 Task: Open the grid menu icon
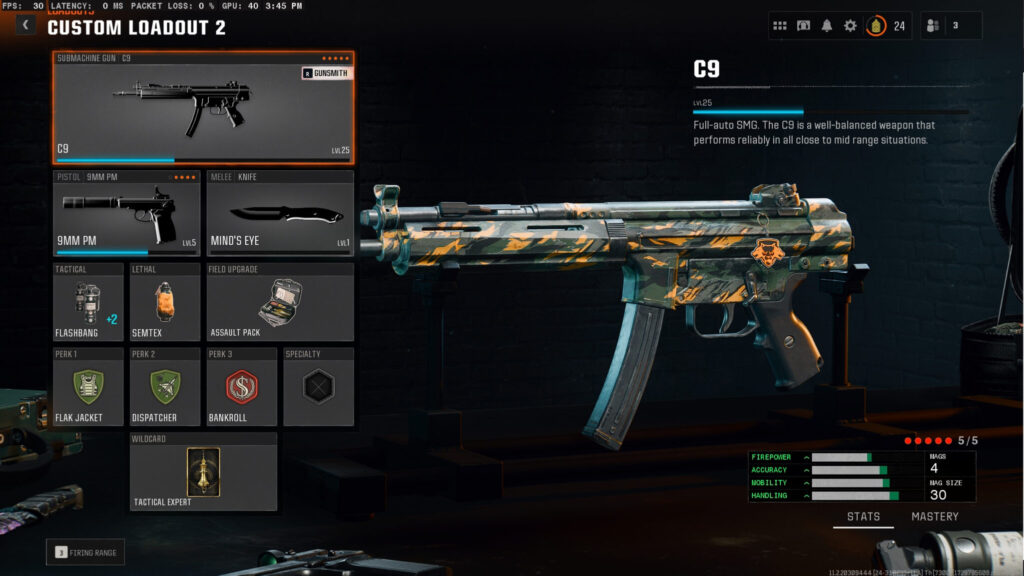pos(780,26)
